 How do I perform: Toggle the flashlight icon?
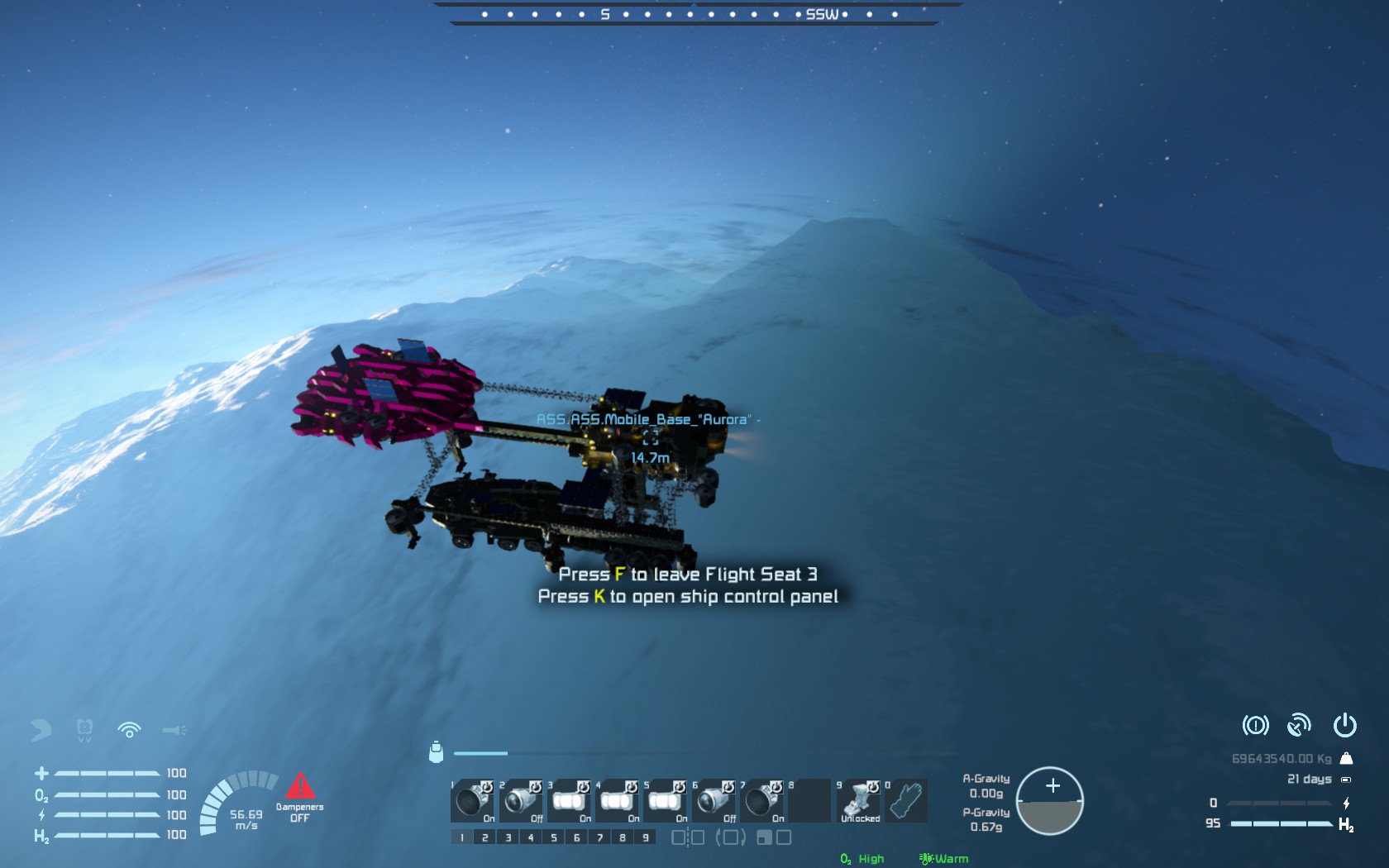pos(174,730)
